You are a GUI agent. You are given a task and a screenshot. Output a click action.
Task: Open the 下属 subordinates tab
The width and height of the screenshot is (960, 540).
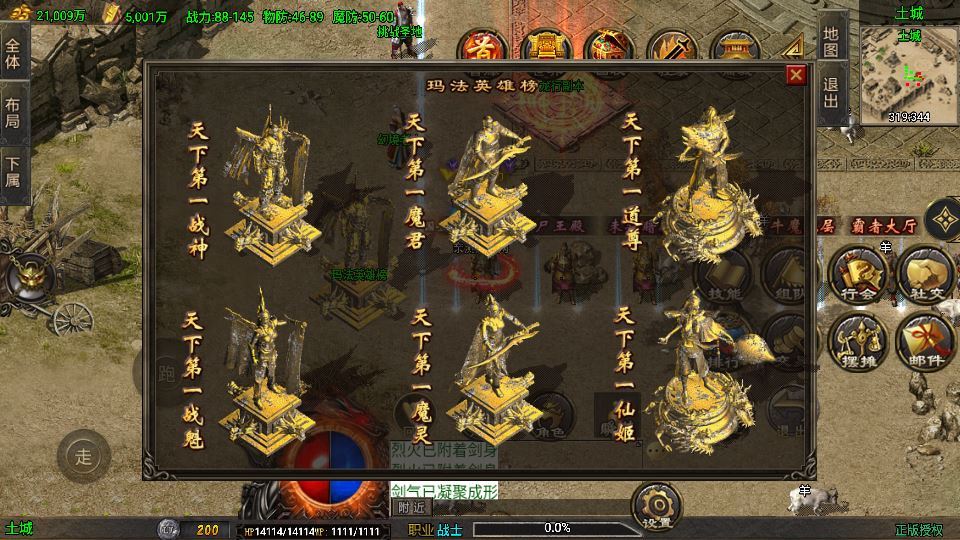click(13, 168)
